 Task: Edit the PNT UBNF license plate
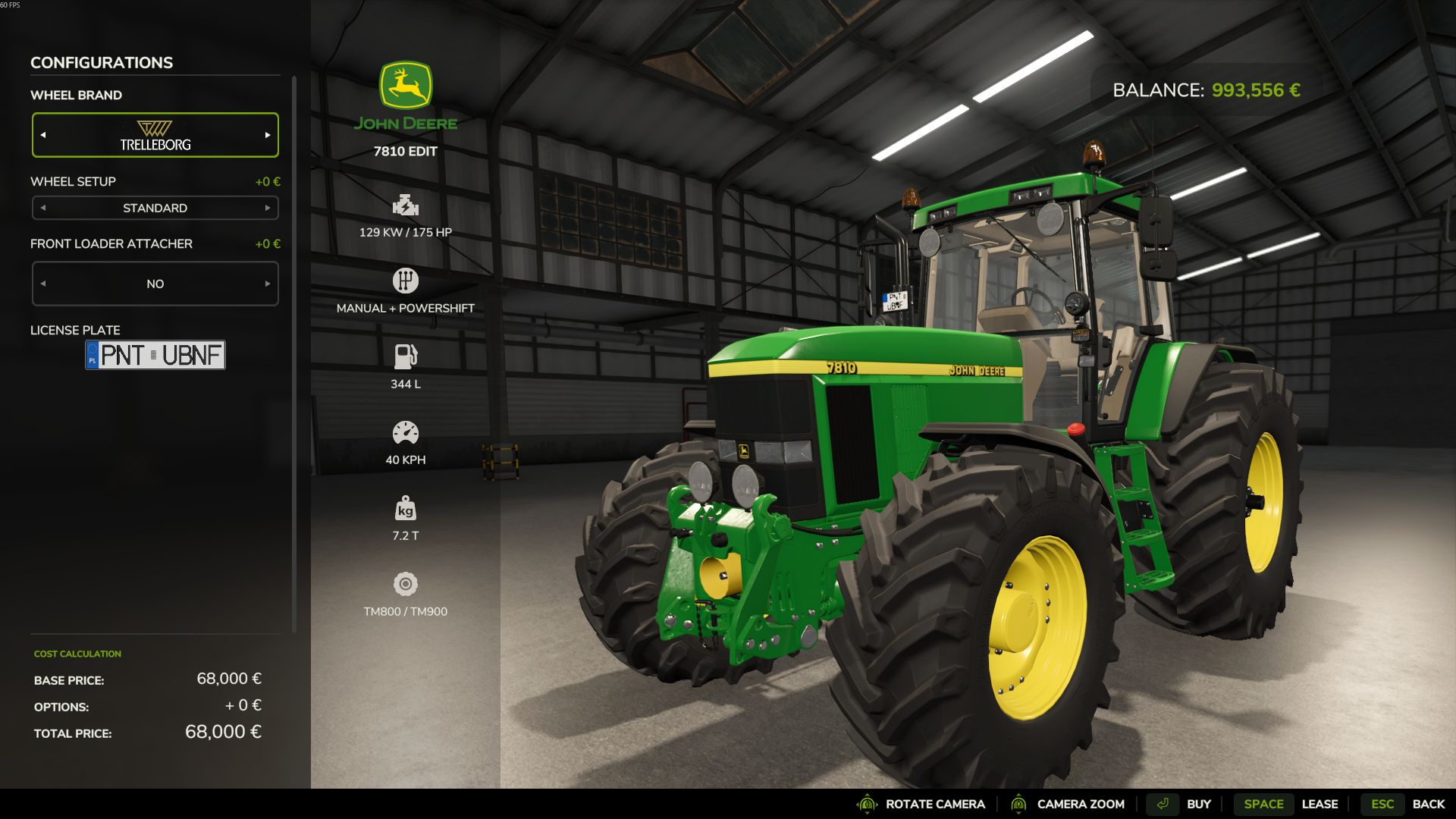[x=155, y=355]
